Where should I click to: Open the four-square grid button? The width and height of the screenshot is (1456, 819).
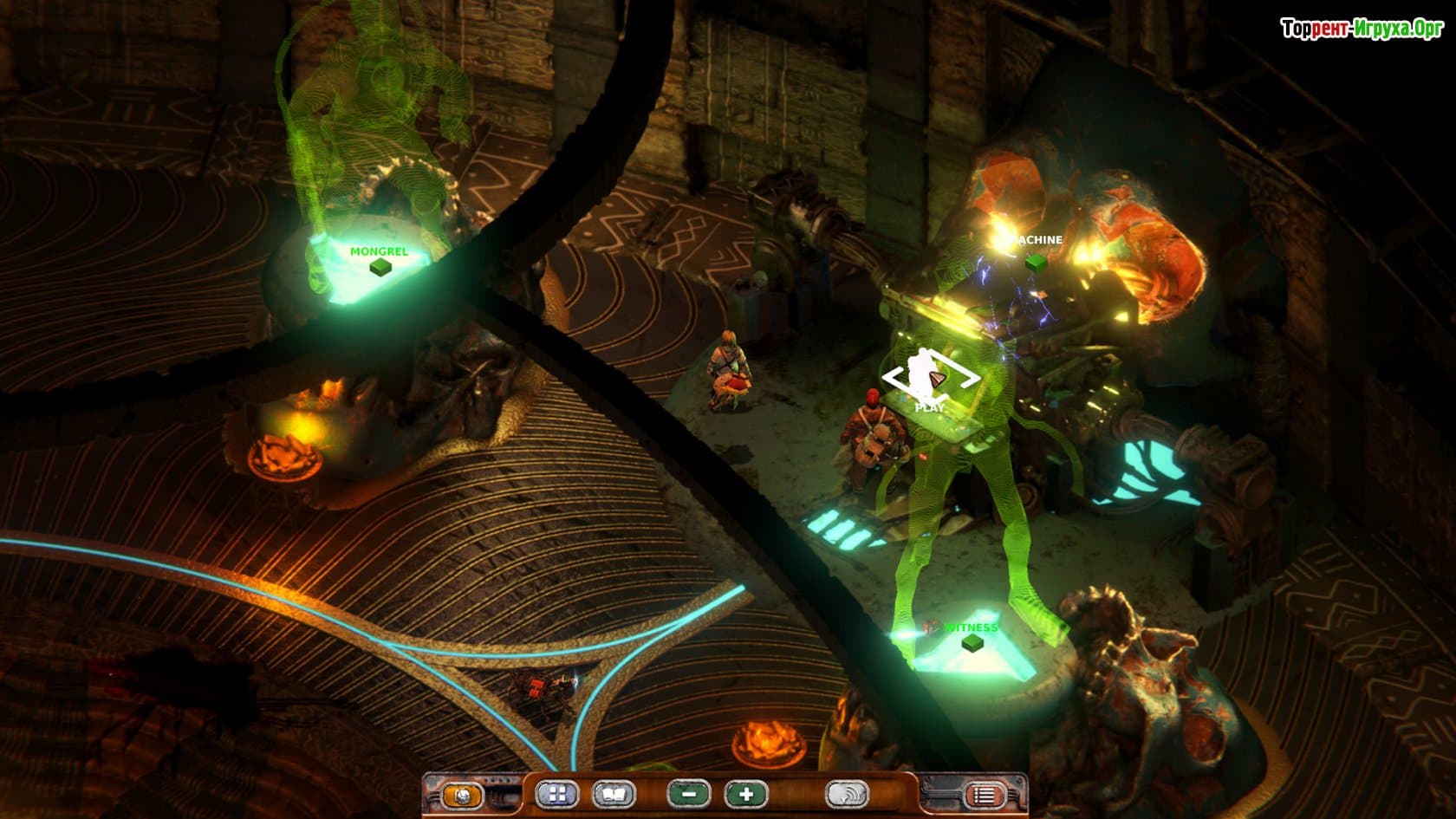coord(556,795)
